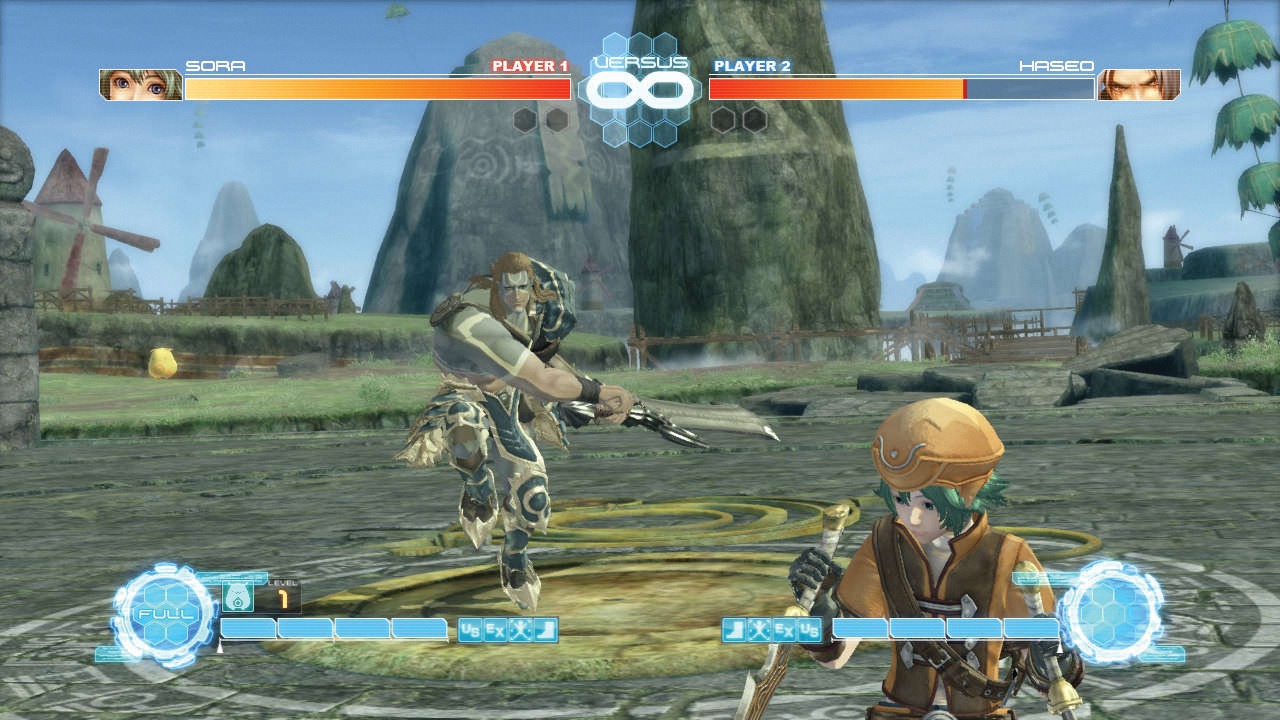Click Player 1's boot skill icon

[545, 630]
